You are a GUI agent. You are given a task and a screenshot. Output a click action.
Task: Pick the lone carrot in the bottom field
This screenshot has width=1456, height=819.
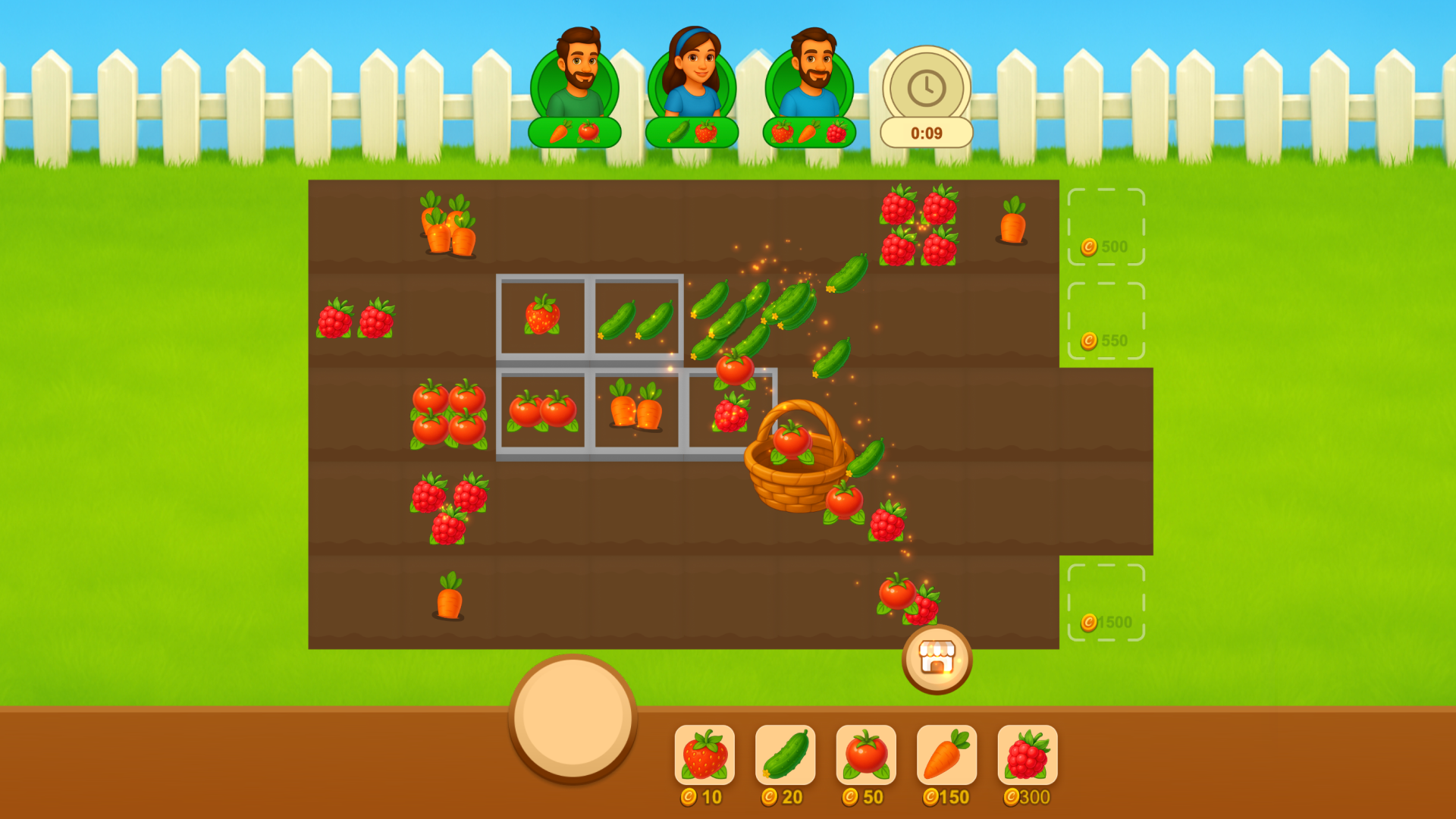449,595
